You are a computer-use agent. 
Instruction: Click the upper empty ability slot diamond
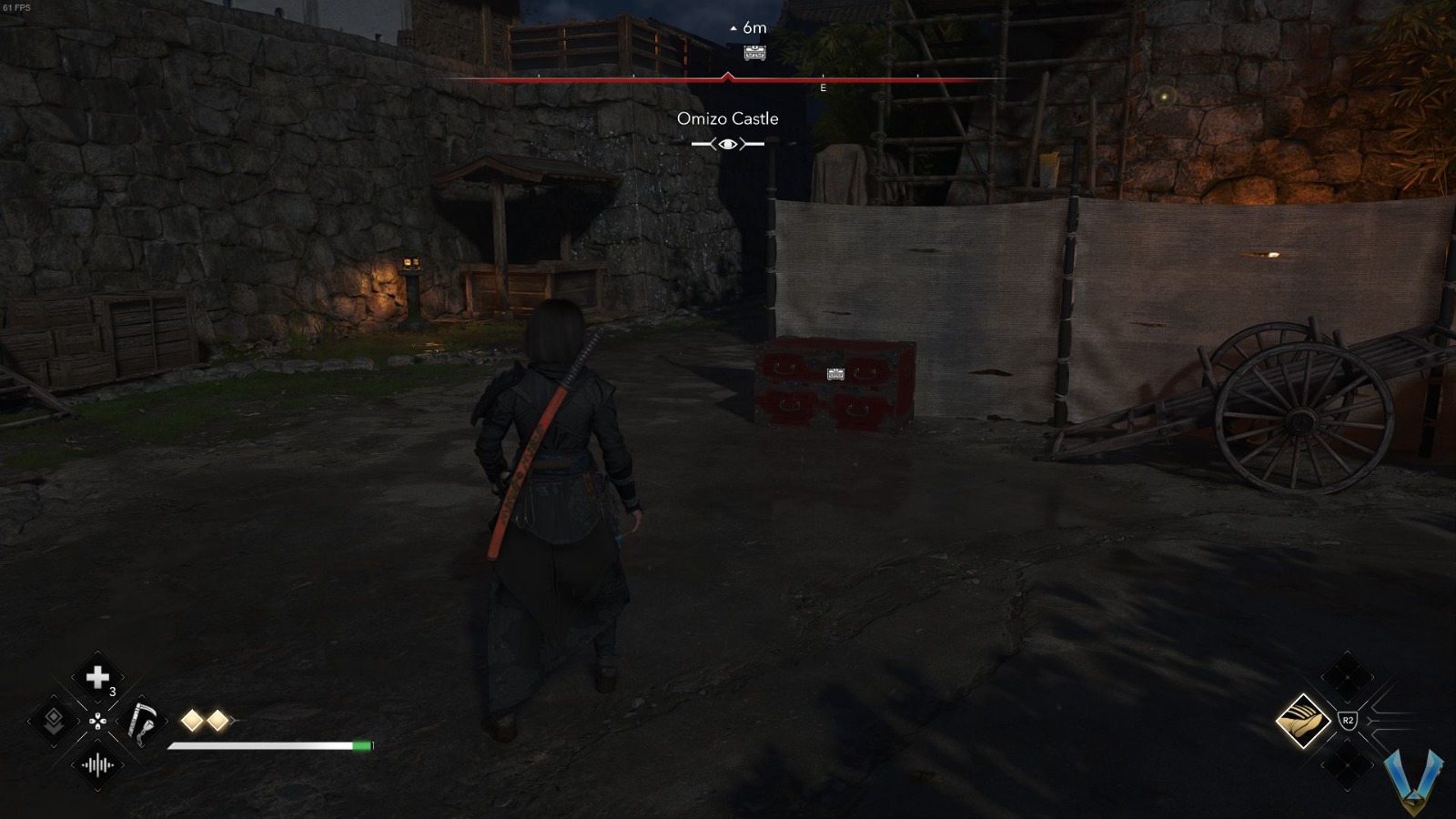1347,676
